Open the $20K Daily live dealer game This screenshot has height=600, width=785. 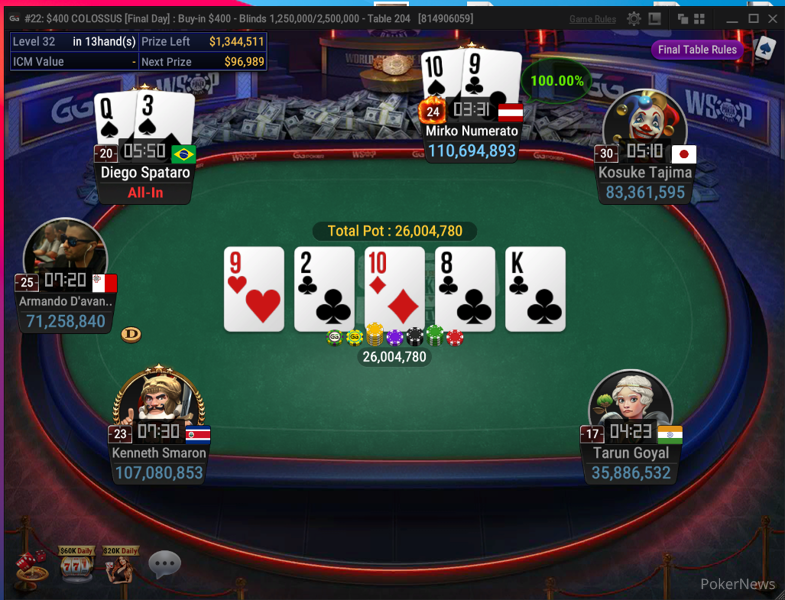click(119, 566)
